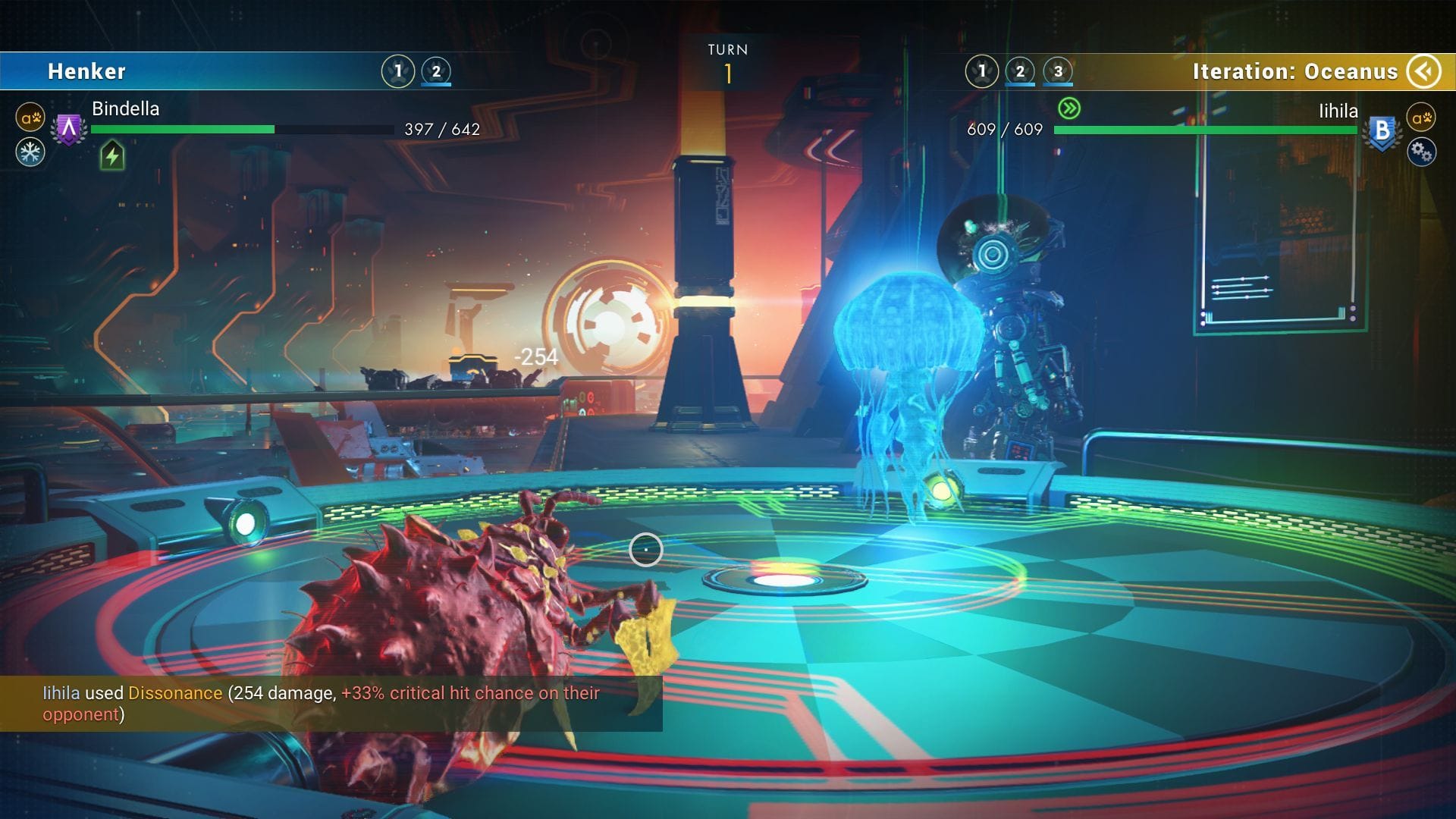Open the gears status icon below Iihila's paw icon
The height and width of the screenshot is (819, 1456).
point(1423,152)
